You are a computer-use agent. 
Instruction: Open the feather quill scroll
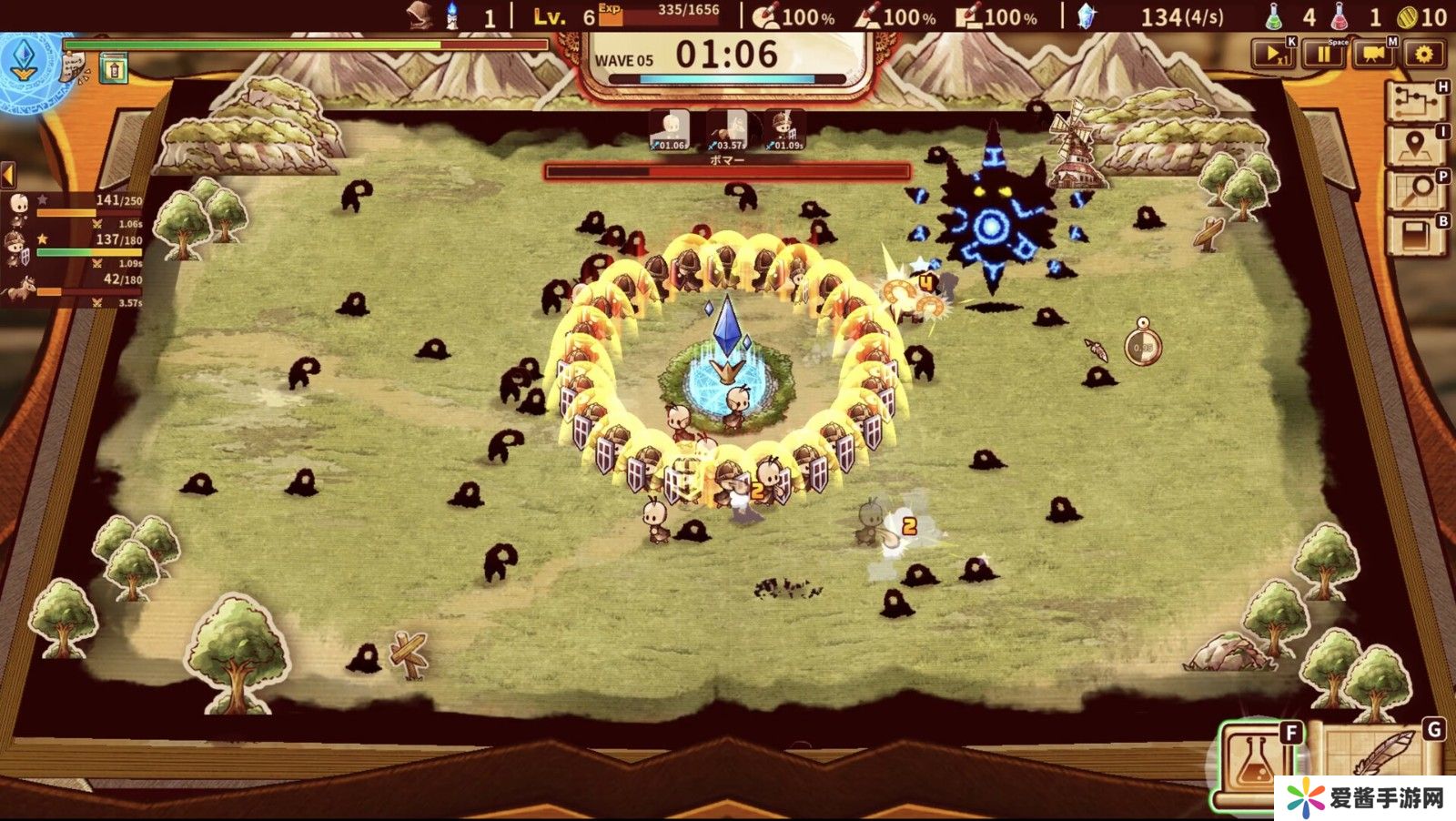coord(1379,760)
